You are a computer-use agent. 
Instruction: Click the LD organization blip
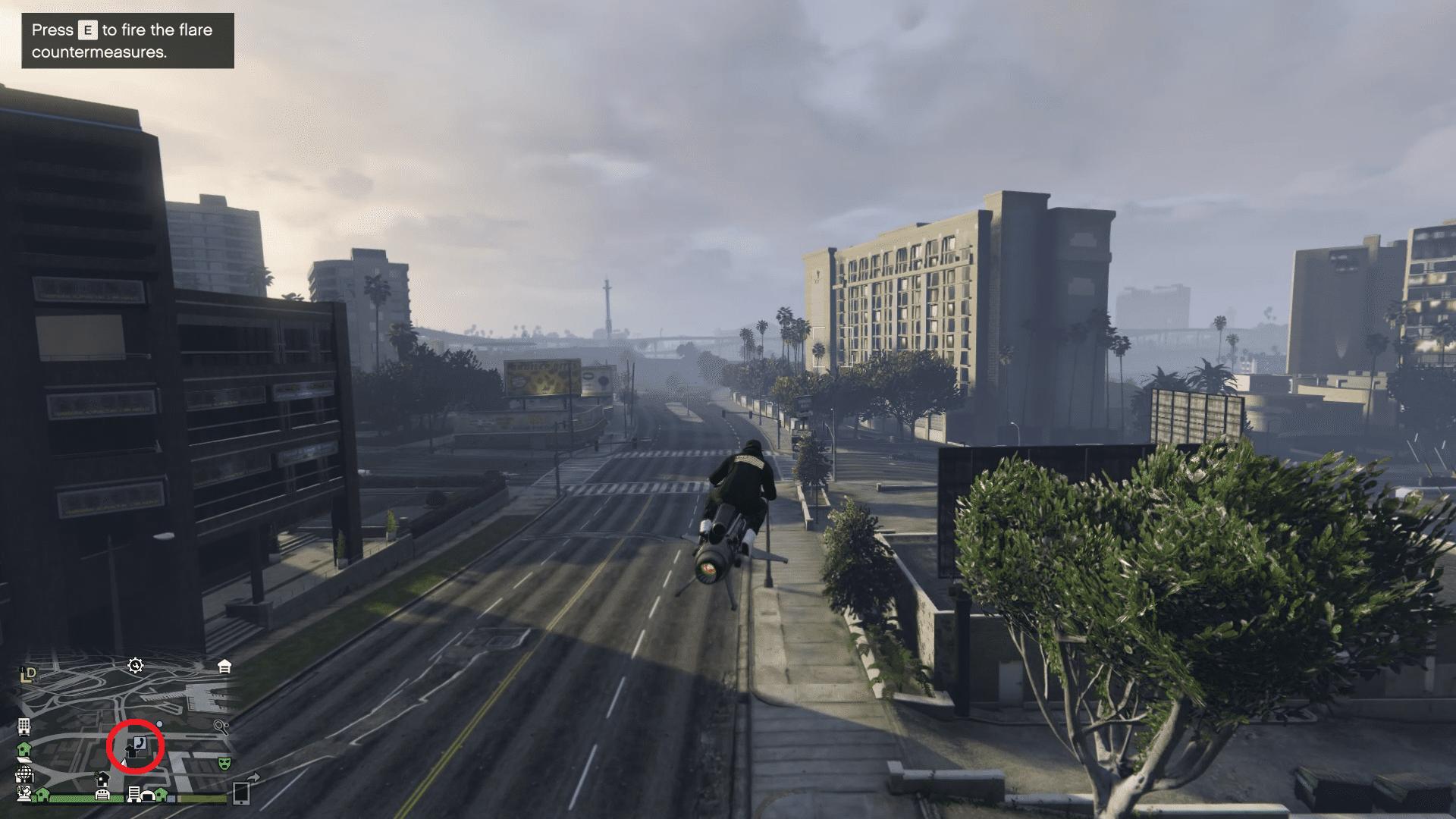pos(29,673)
